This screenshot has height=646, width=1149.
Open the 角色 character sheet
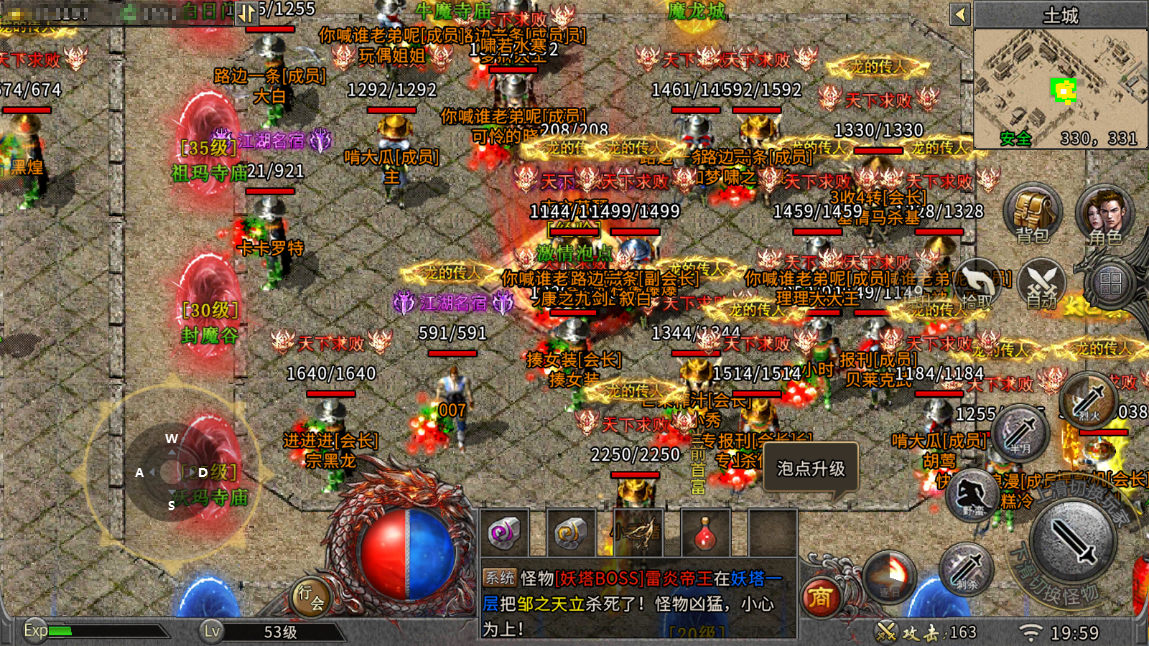1105,214
